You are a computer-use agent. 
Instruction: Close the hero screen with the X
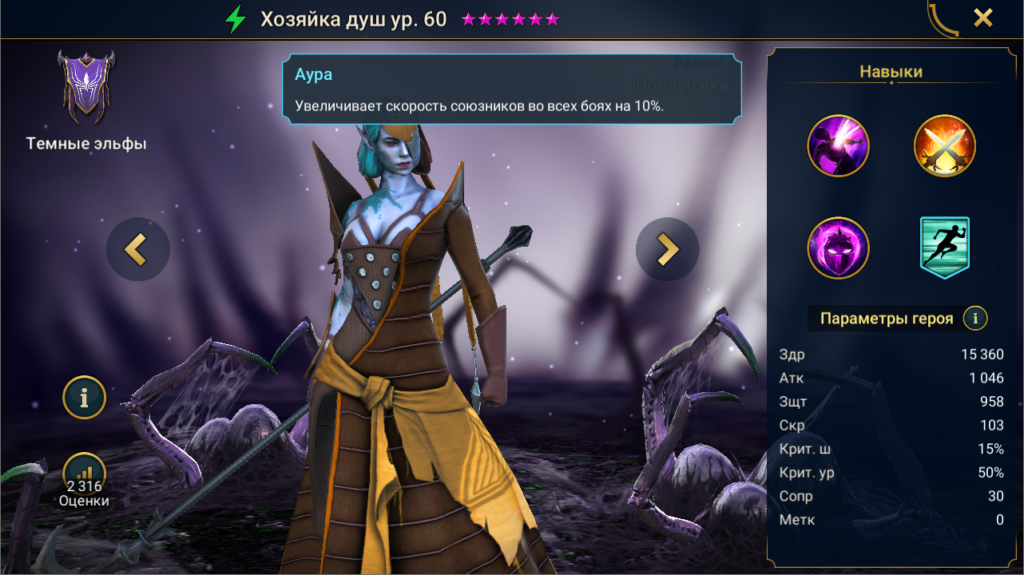coord(983,18)
